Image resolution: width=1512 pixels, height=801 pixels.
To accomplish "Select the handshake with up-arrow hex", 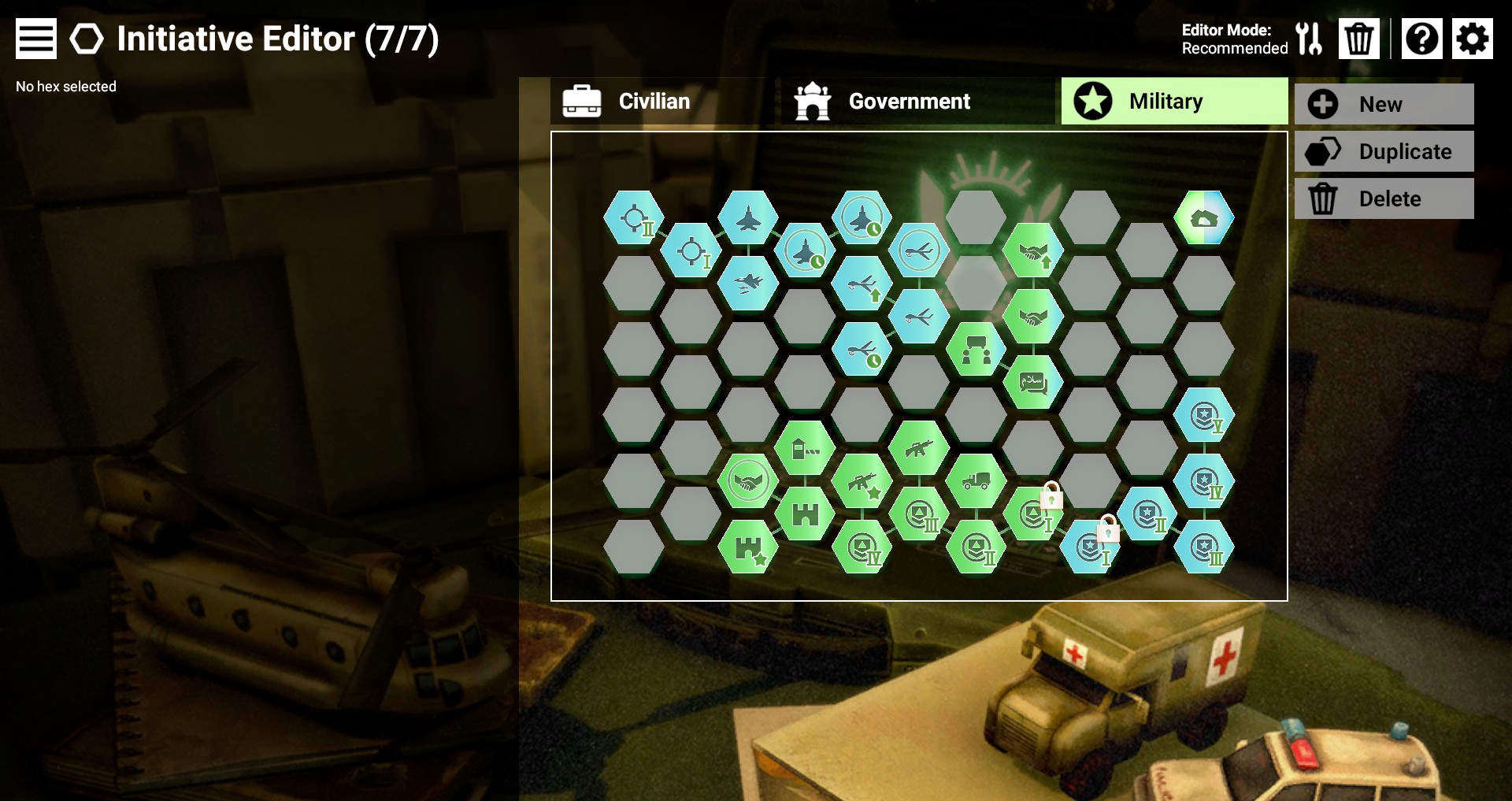I will click(x=1032, y=251).
